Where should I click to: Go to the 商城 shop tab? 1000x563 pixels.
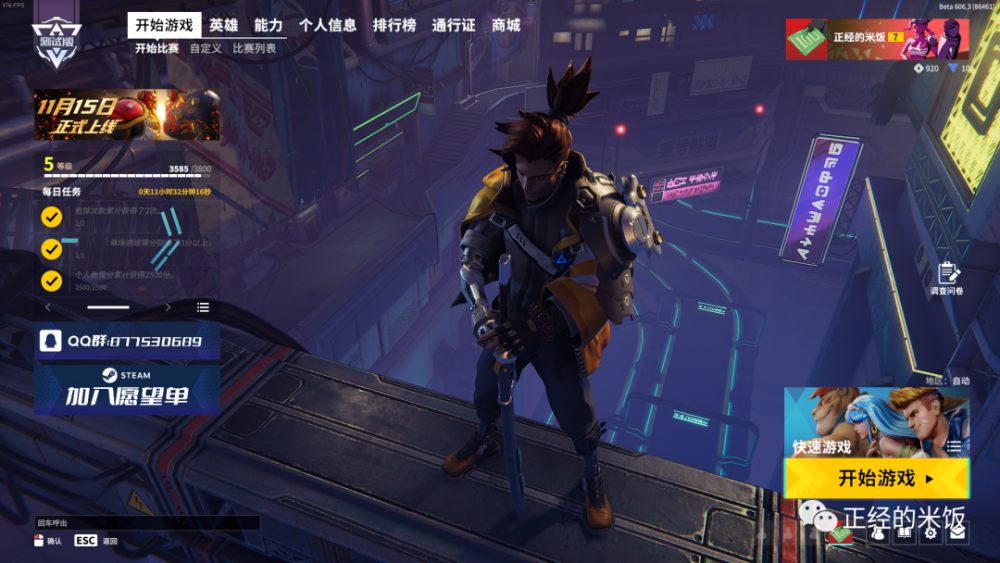tap(506, 25)
